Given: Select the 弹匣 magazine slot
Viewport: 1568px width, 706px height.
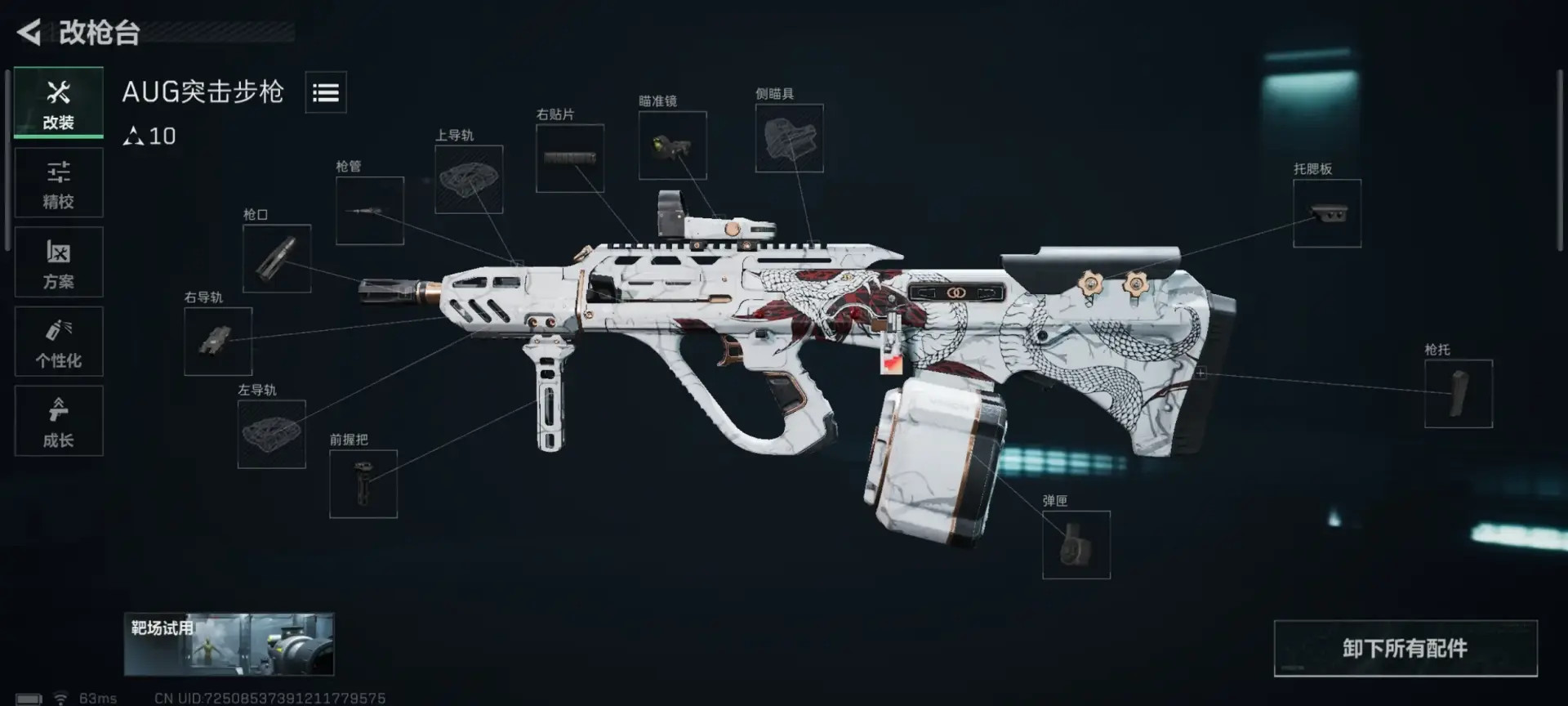Looking at the screenshot, I should coord(1076,545).
